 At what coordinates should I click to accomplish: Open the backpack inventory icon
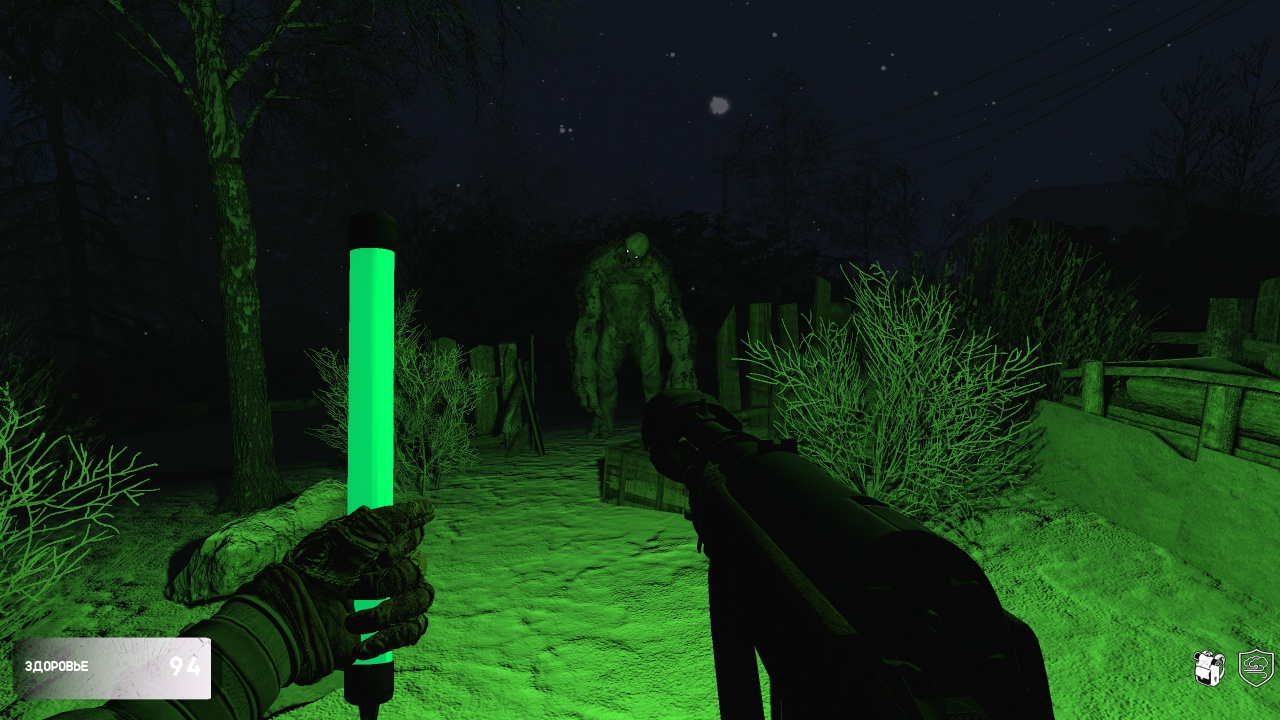[1210, 667]
